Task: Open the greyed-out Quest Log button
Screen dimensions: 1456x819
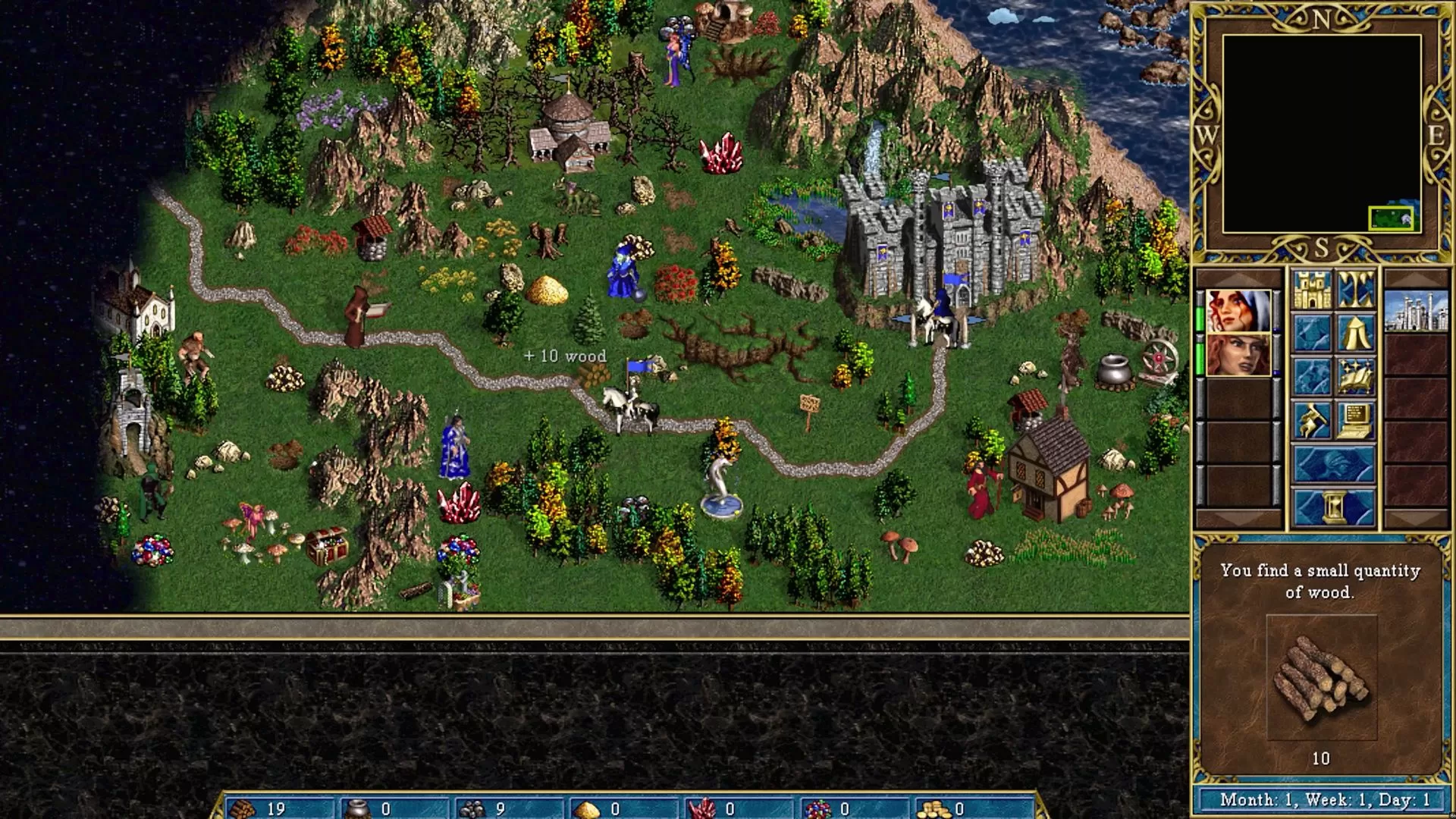Action: (x=1312, y=332)
